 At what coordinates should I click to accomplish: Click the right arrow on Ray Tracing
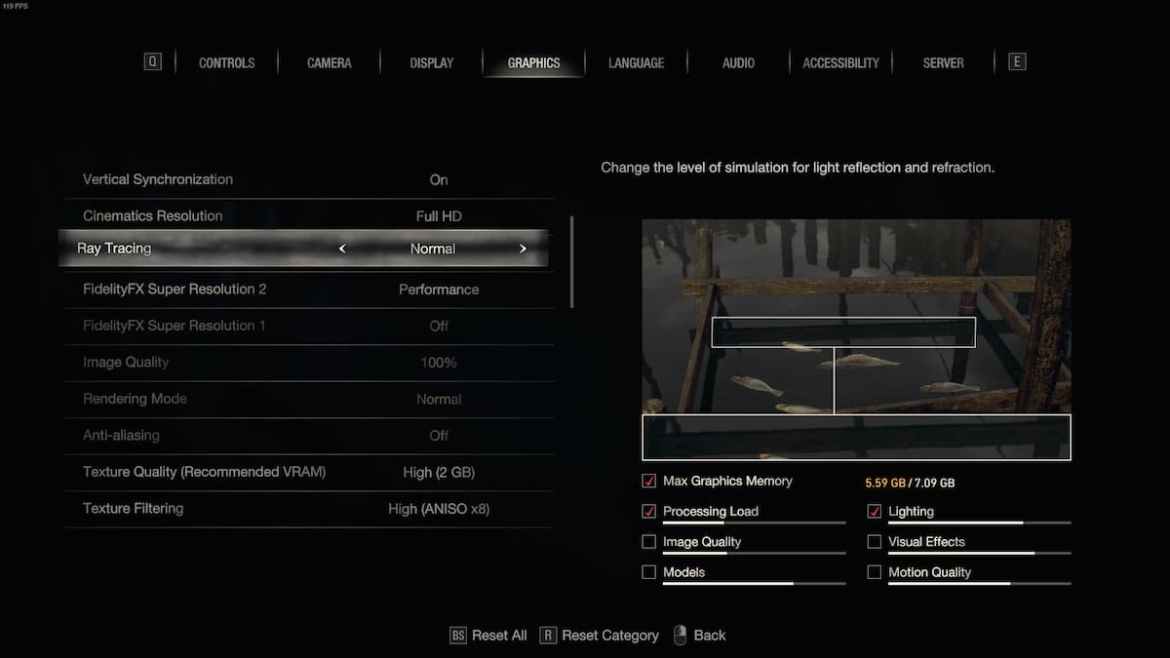(523, 249)
